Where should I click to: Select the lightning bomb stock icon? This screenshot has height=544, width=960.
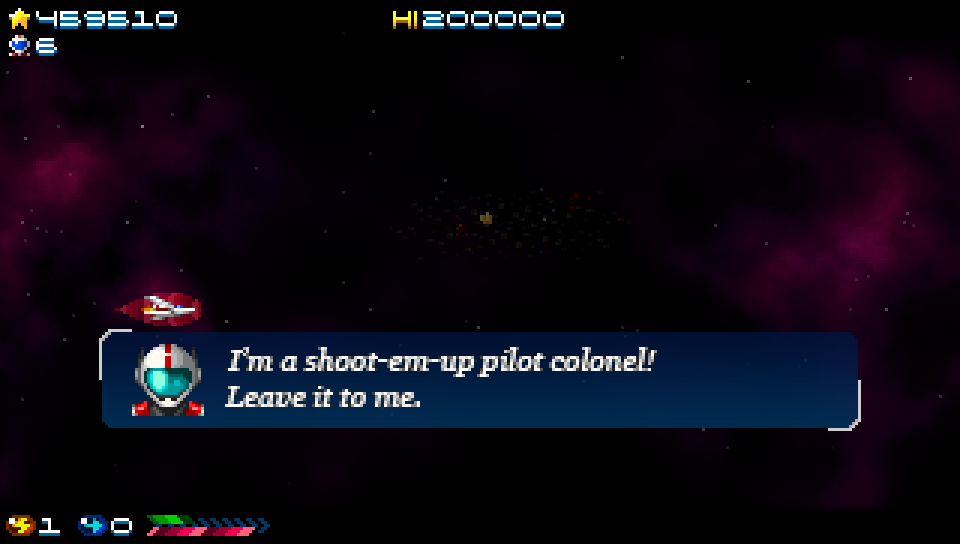pos(20,525)
